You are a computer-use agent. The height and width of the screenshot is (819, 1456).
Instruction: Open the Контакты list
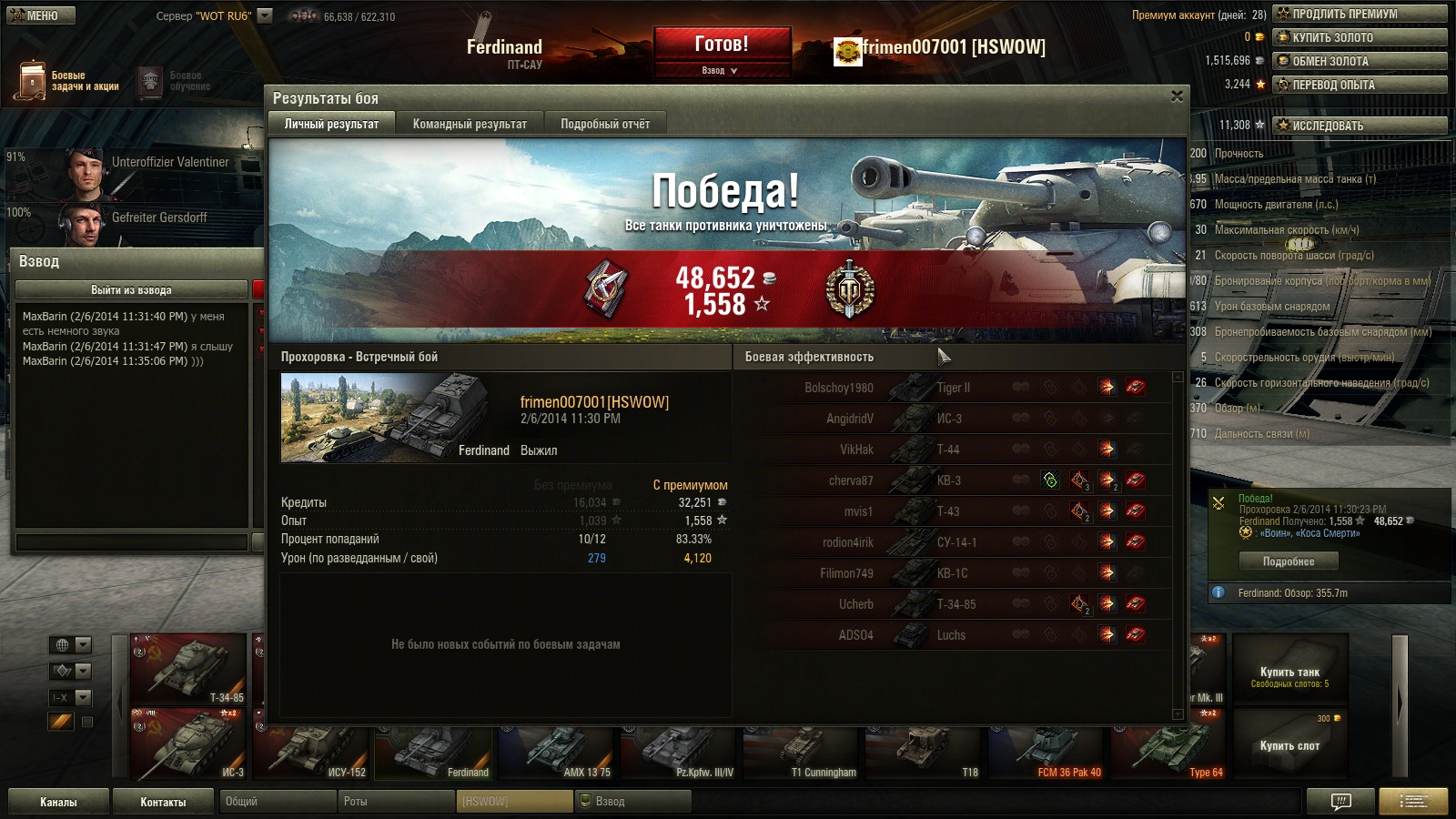click(163, 802)
